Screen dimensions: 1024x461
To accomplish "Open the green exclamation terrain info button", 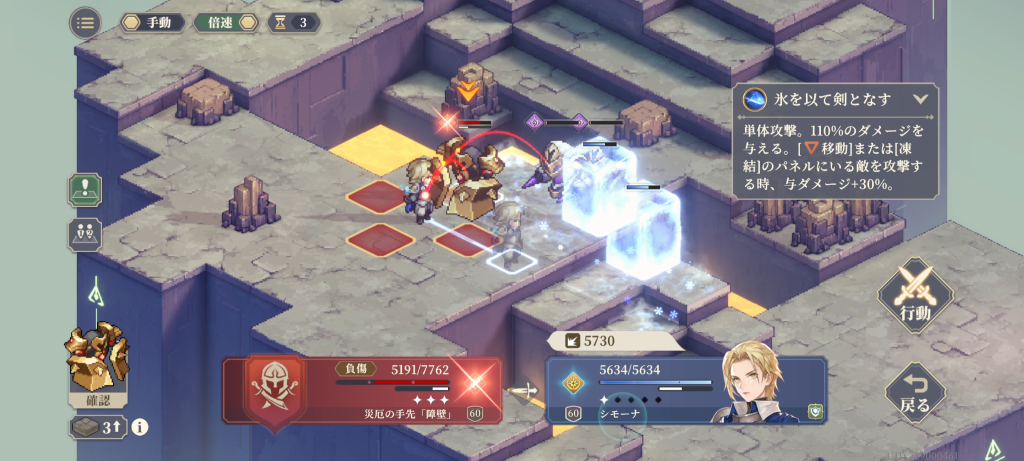I will coord(84,189).
